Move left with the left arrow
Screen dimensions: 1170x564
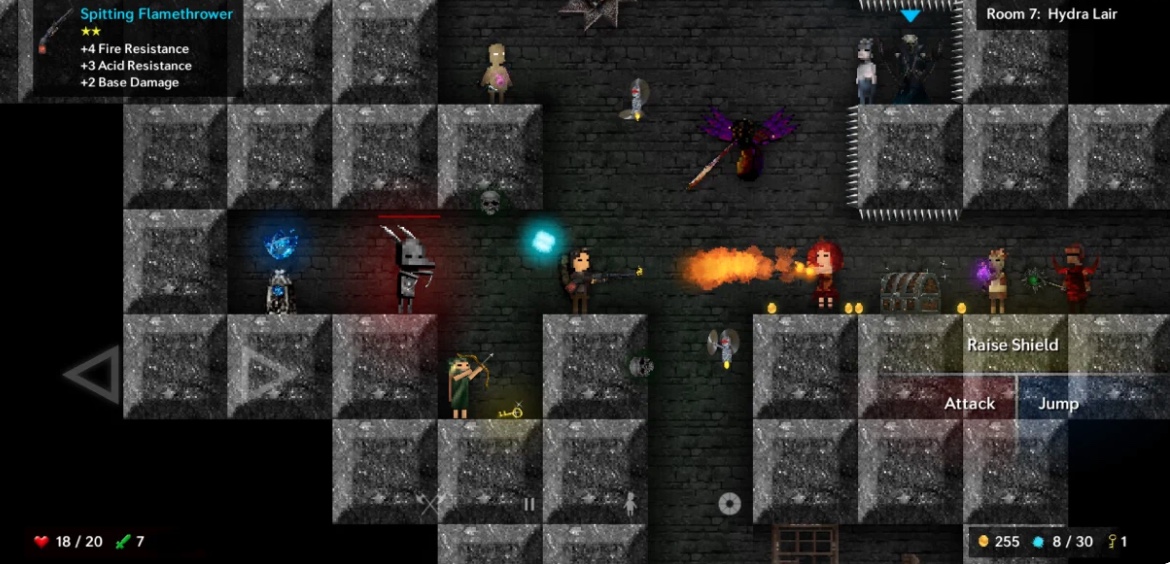[x=93, y=375]
